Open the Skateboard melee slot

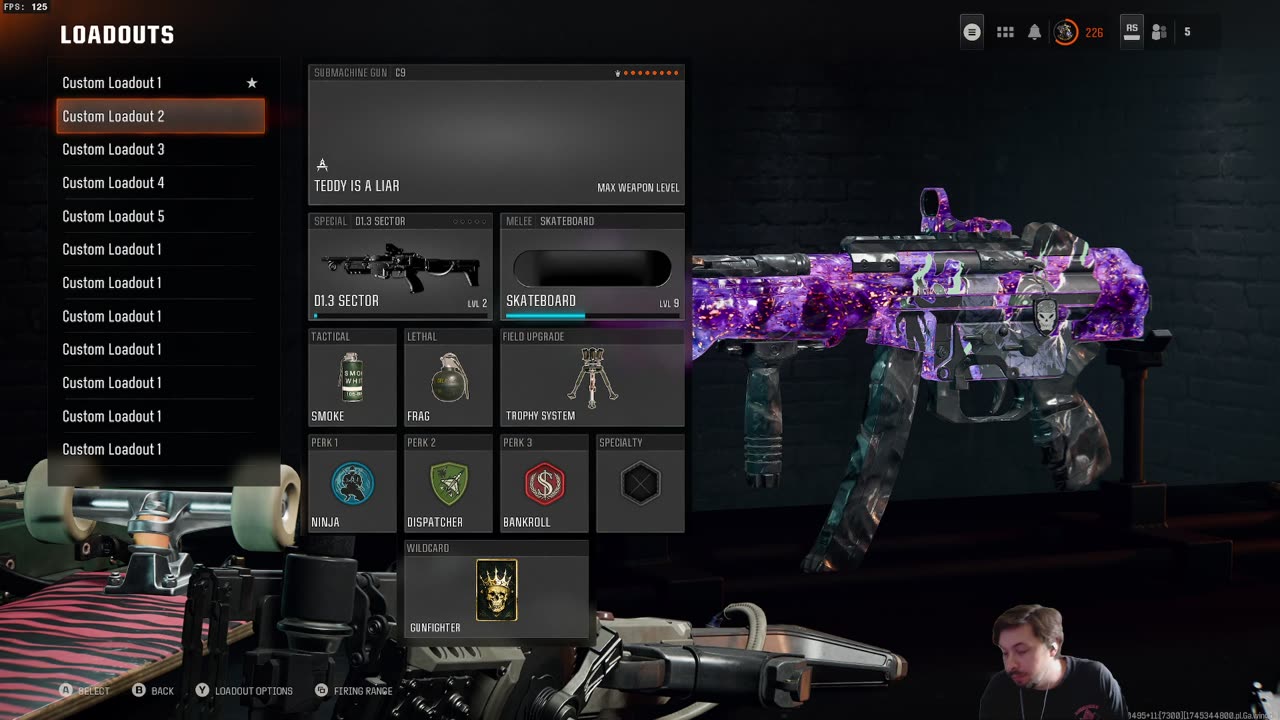pos(592,267)
